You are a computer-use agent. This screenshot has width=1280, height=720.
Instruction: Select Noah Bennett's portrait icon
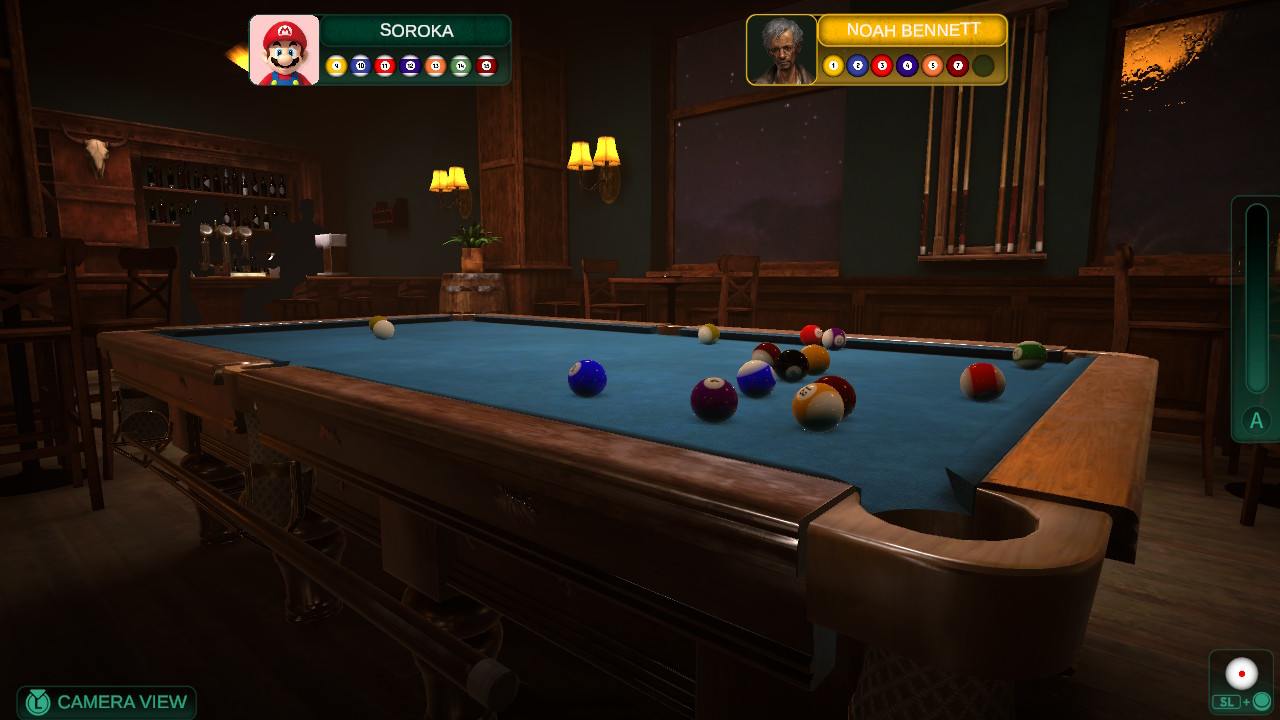[780, 48]
